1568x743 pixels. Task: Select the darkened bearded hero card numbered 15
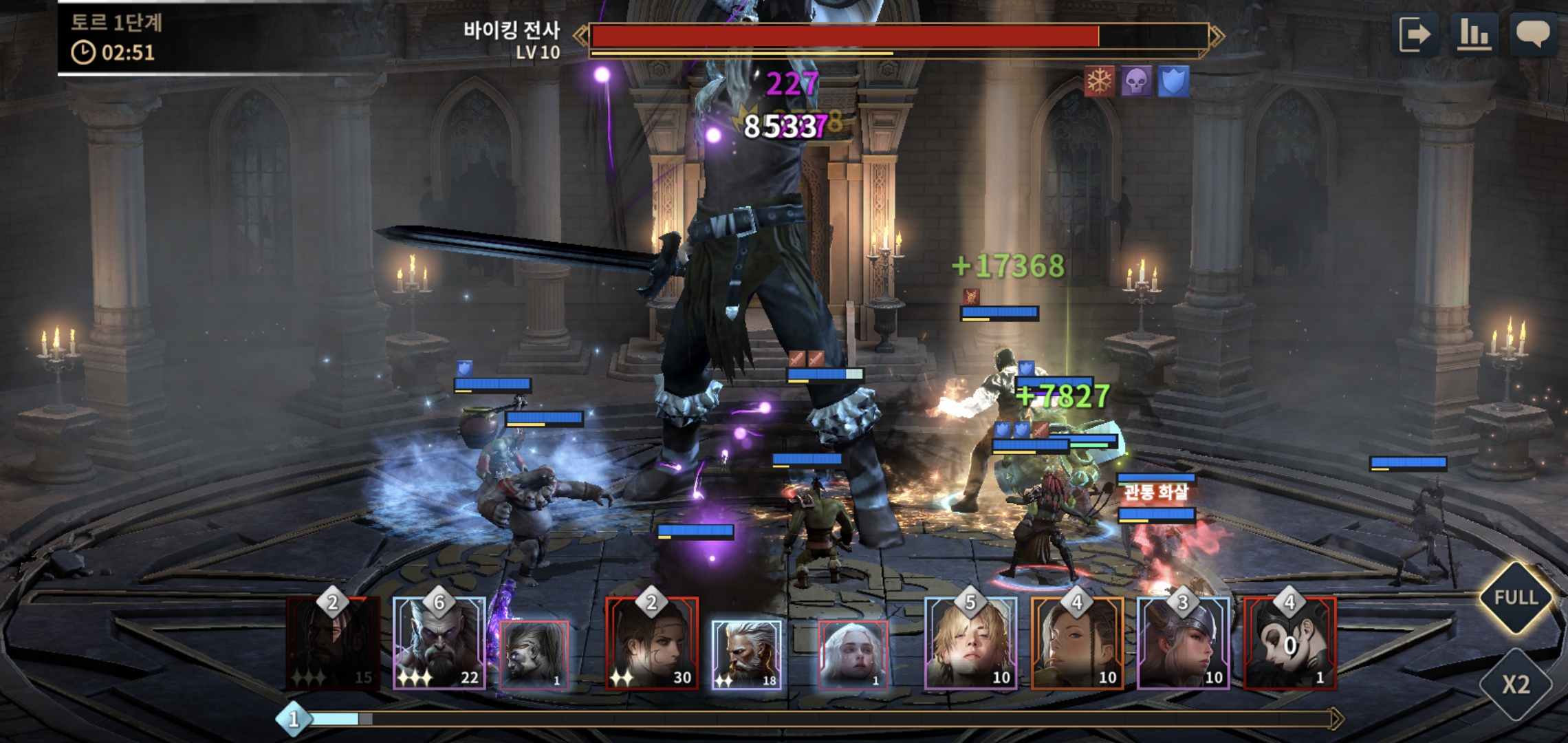tap(333, 644)
